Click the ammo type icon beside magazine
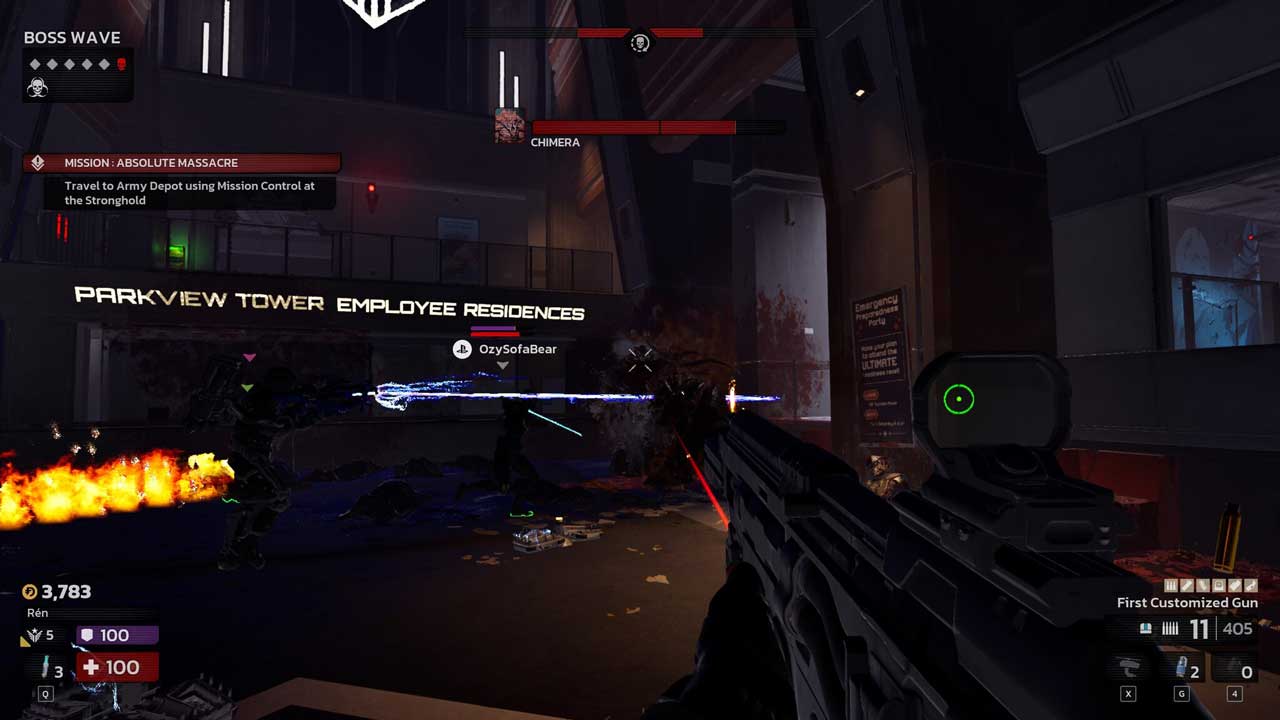 (1146, 629)
